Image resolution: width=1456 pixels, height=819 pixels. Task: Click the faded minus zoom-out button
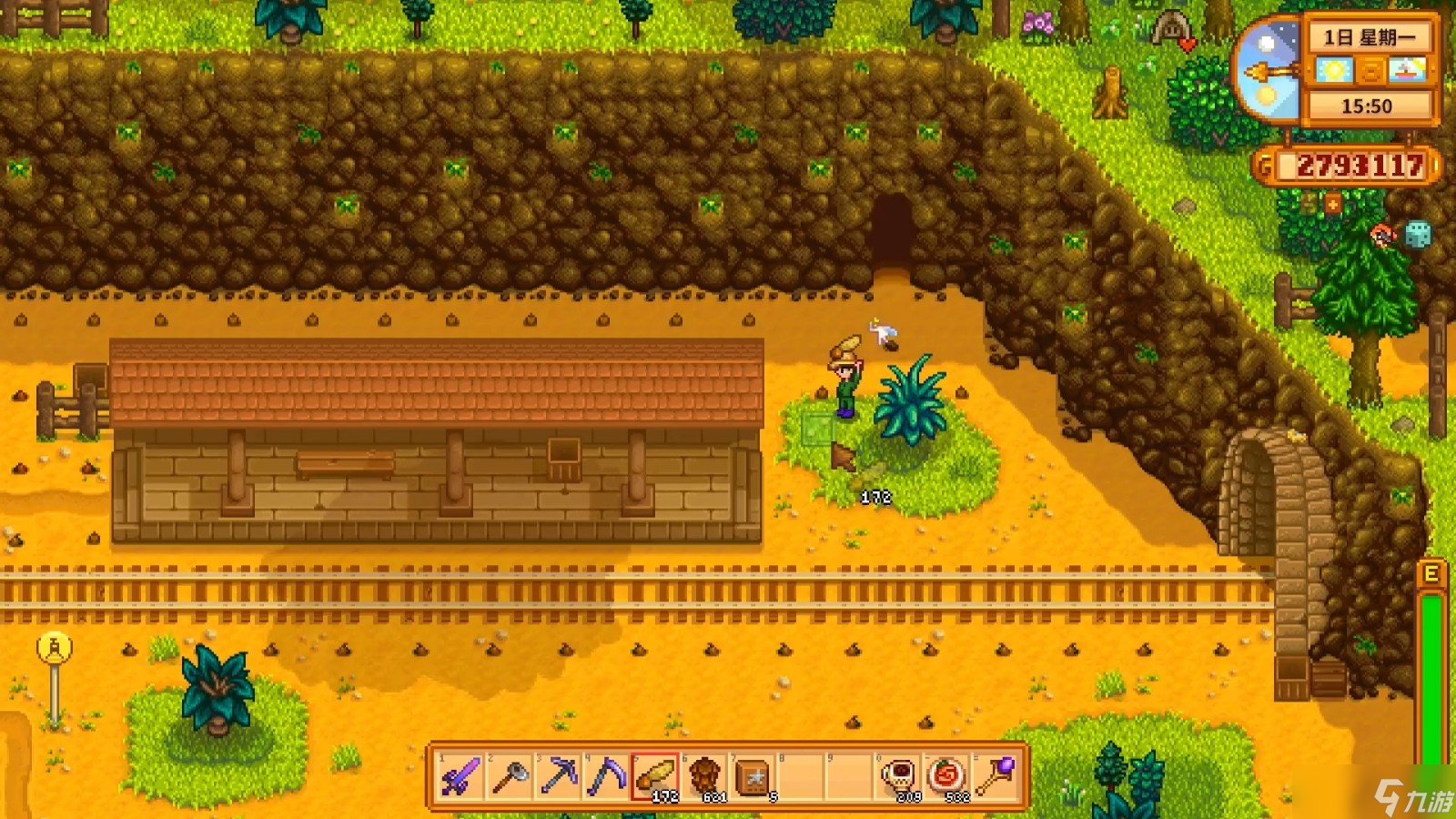1308,205
